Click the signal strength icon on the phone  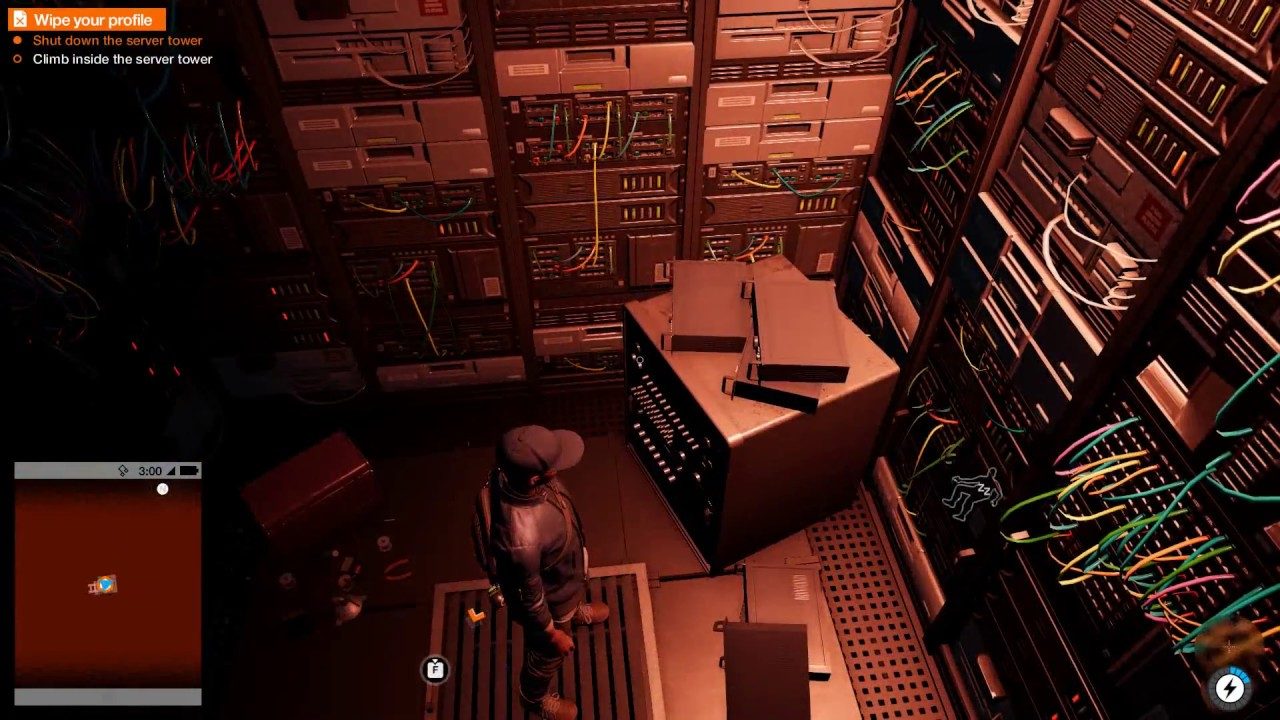coord(170,470)
